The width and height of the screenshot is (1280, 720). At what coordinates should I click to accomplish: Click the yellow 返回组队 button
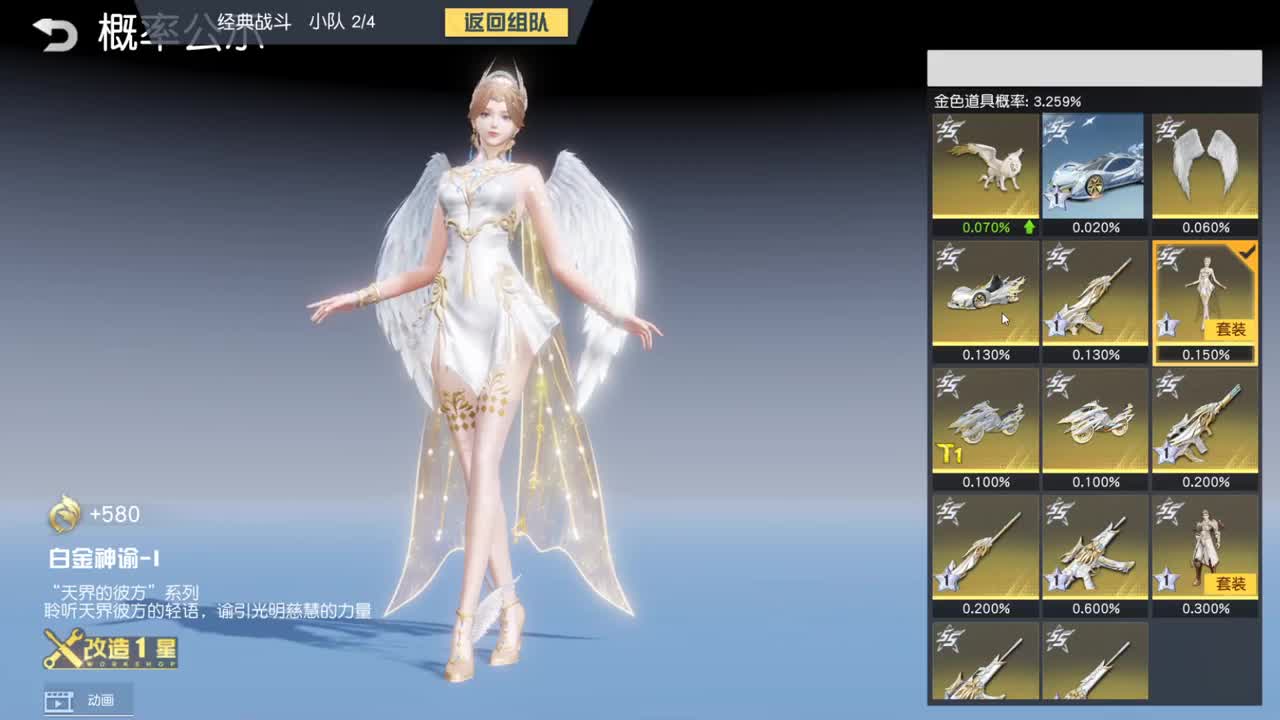click(x=506, y=23)
